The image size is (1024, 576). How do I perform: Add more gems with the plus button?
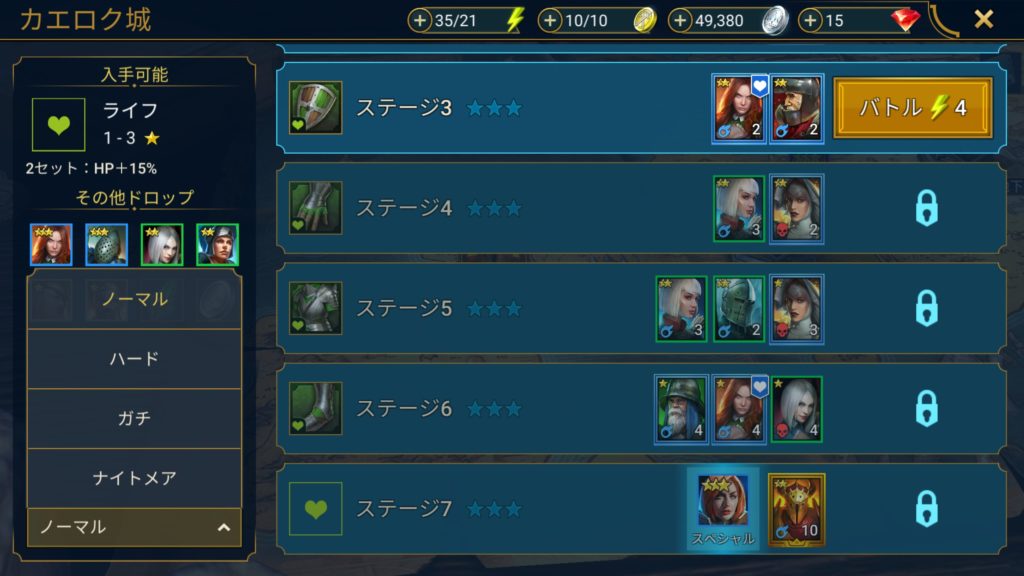coord(810,20)
